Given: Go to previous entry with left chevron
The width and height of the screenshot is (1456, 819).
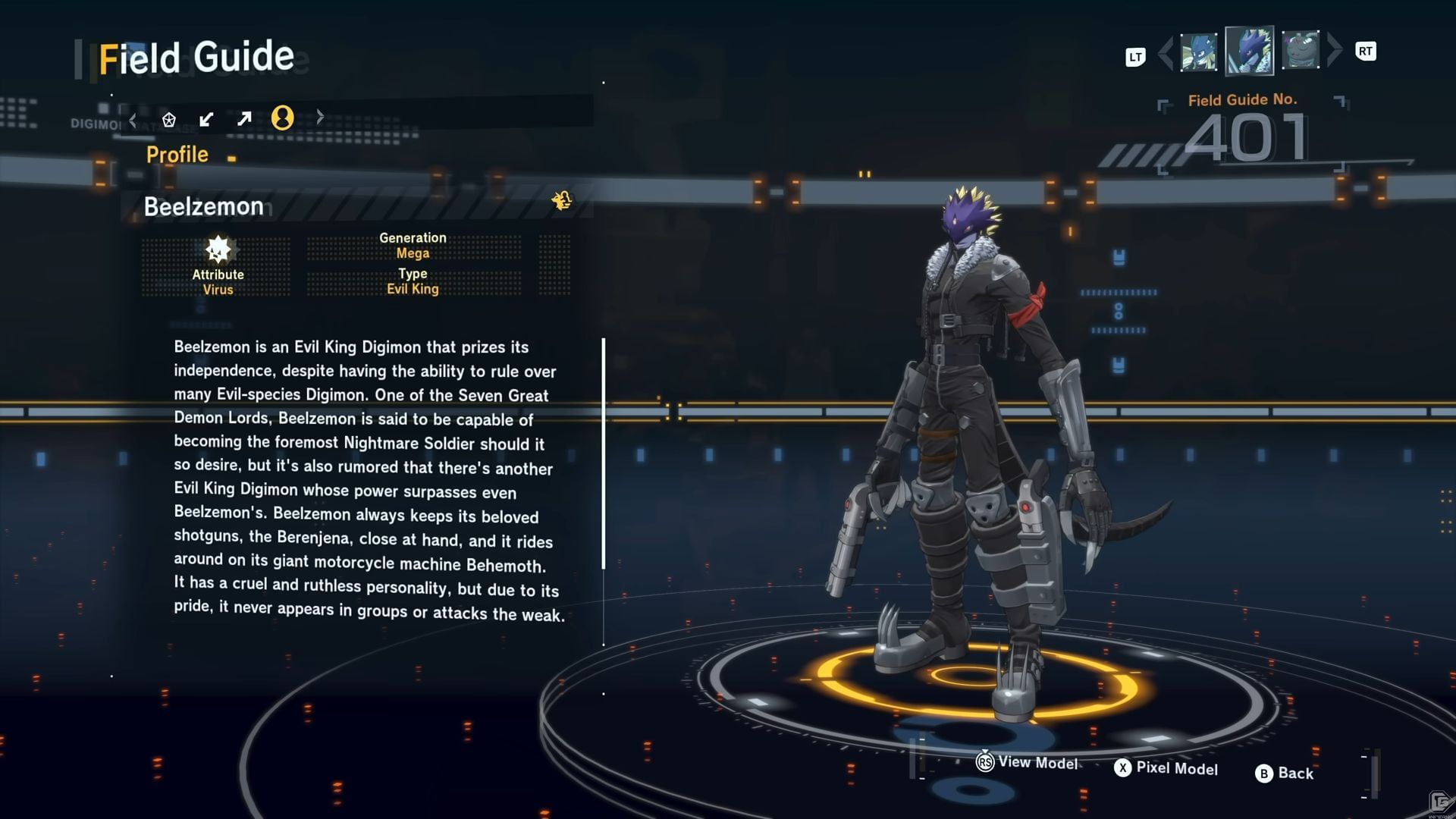Looking at the screenshot, I should [1166, 52].
